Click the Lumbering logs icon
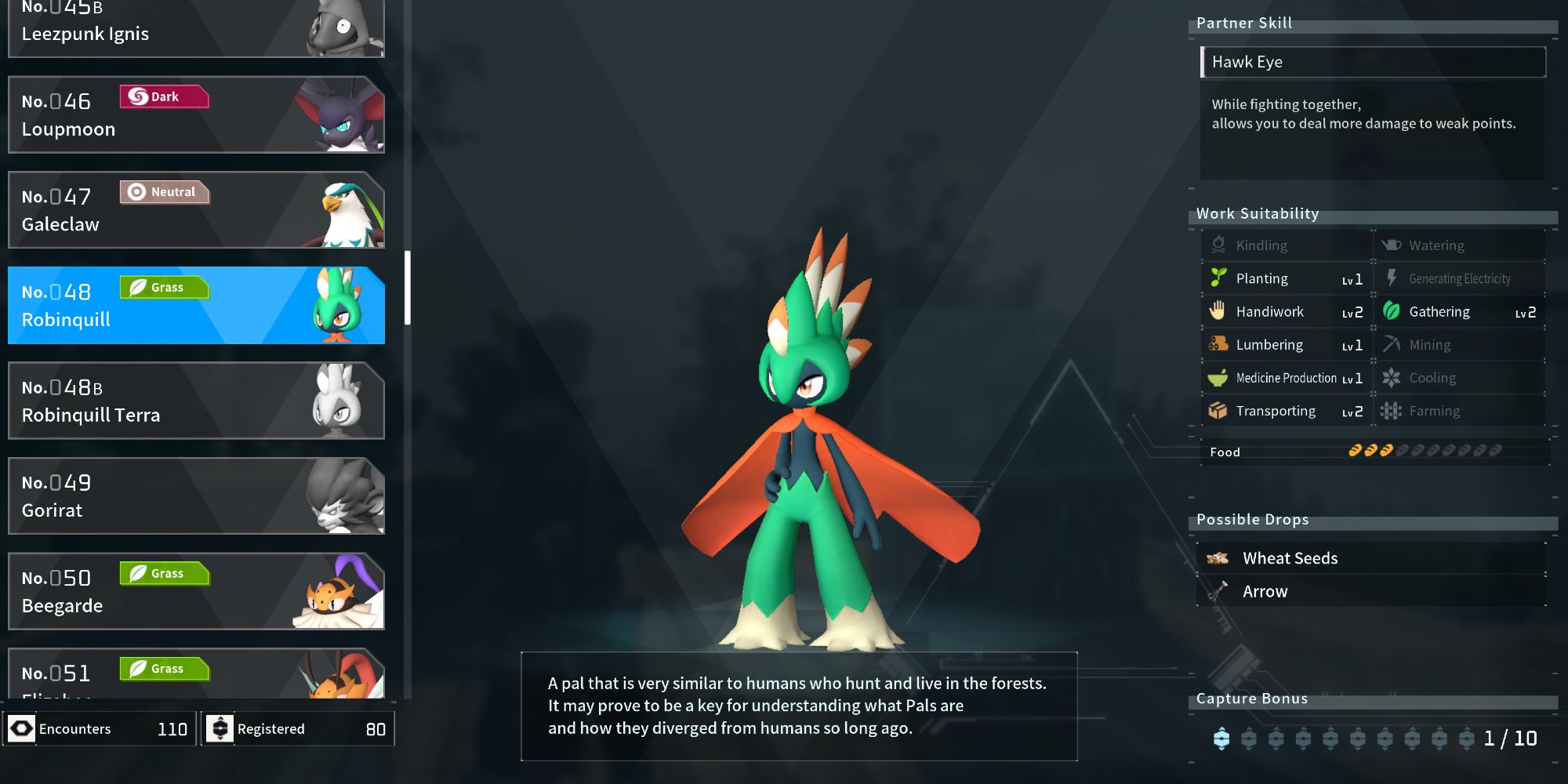Viewport: 1568px width, 784px height. 1218,345
